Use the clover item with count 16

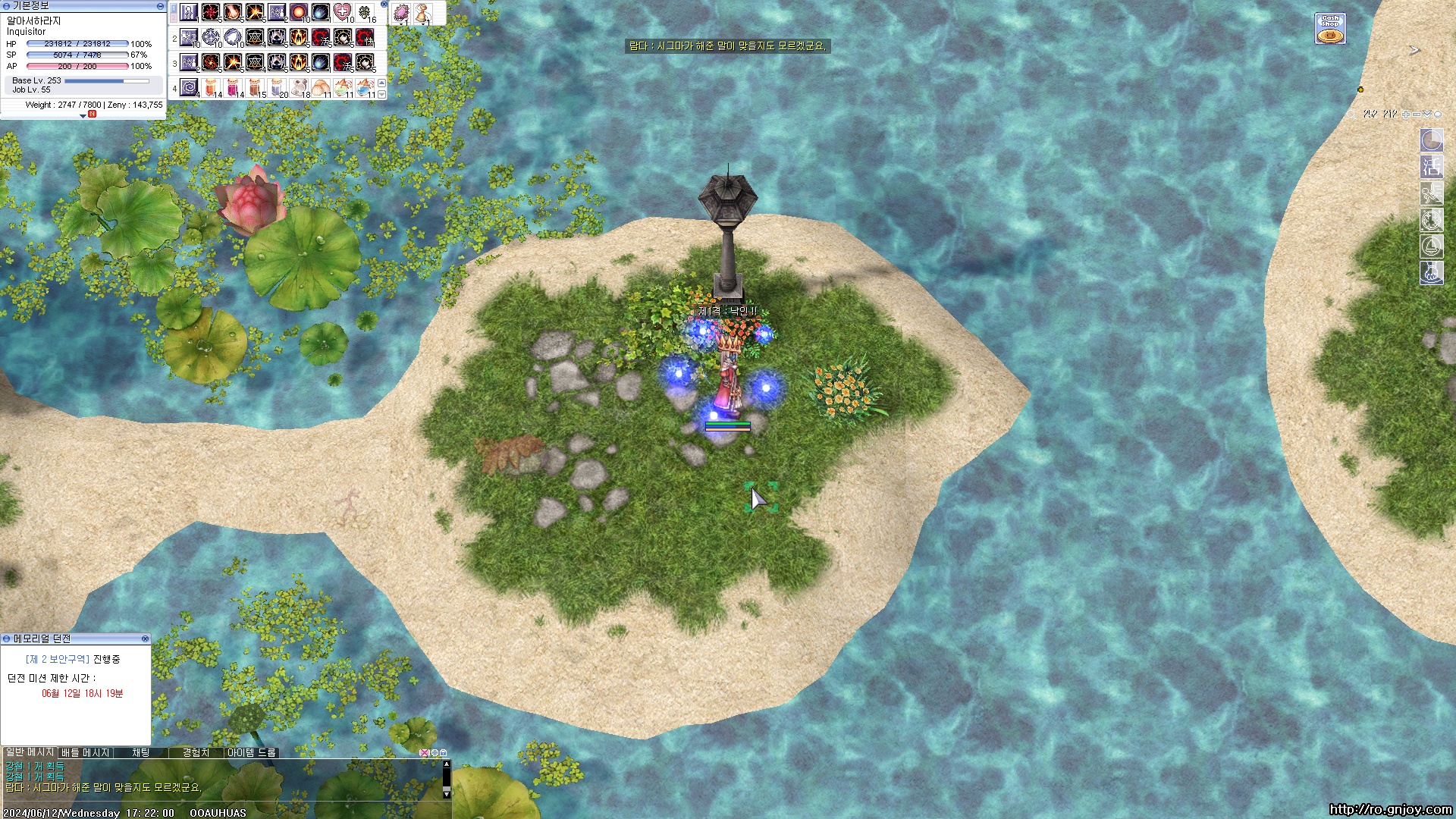coord(365,12)
